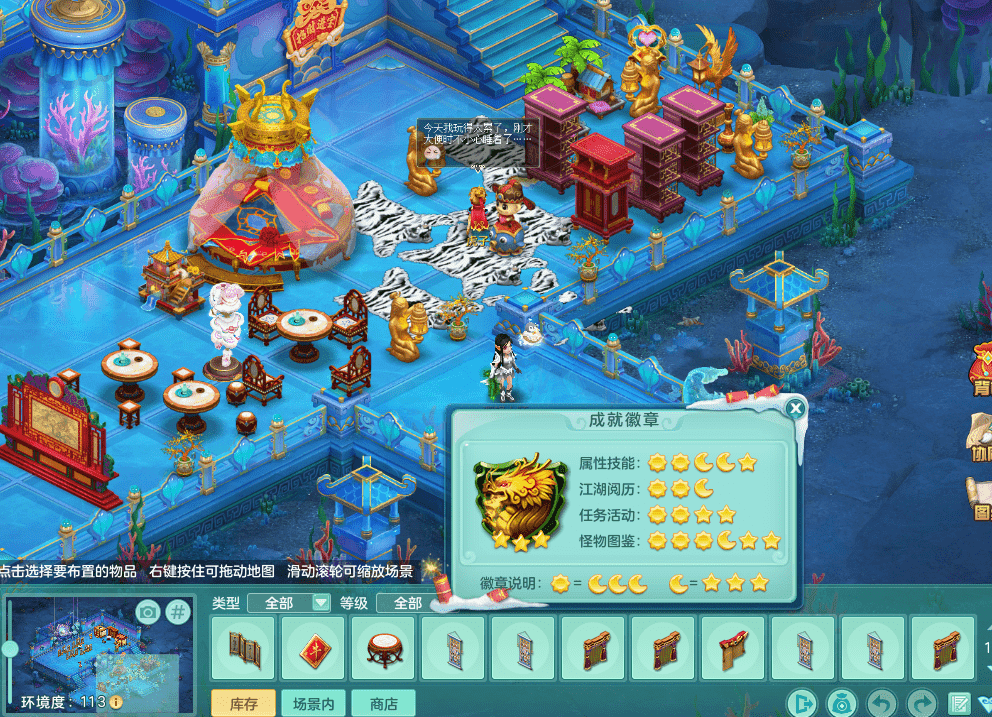Close the 成就徽章 achievement badge panel
The image size is (992, 717).
pos(795,408)
